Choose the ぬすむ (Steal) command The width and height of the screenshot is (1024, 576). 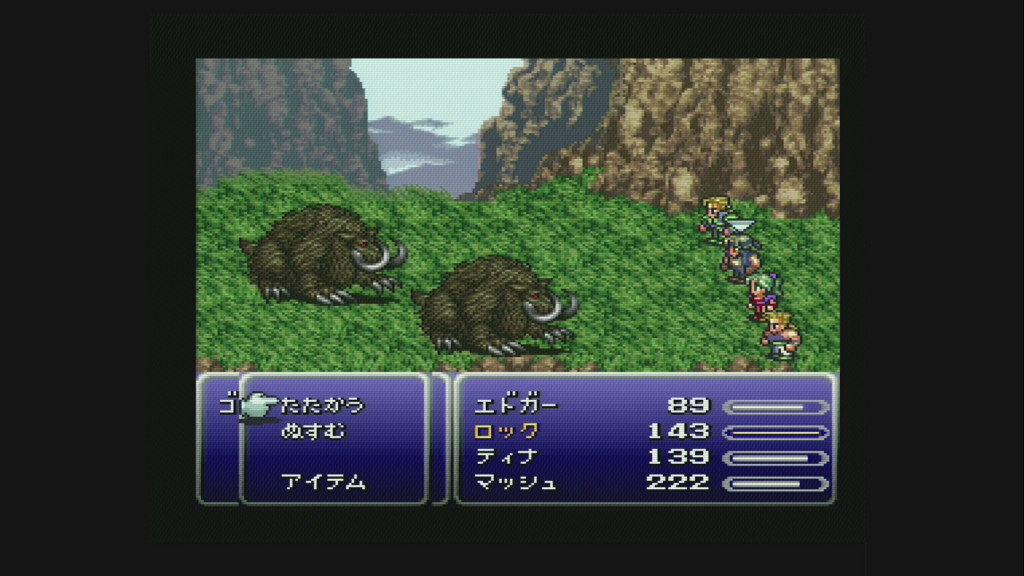(313, 431)
